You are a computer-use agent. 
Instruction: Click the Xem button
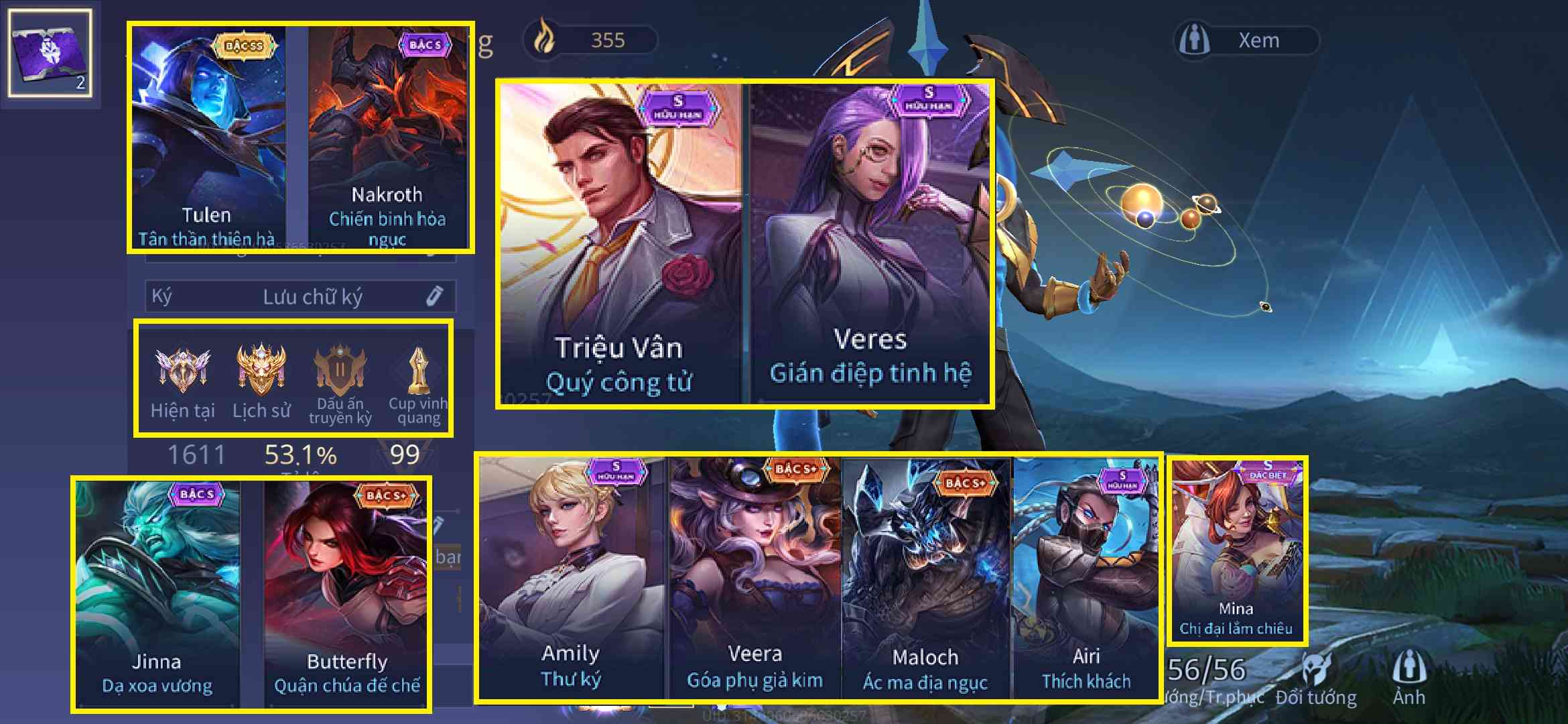[1248, 40]
